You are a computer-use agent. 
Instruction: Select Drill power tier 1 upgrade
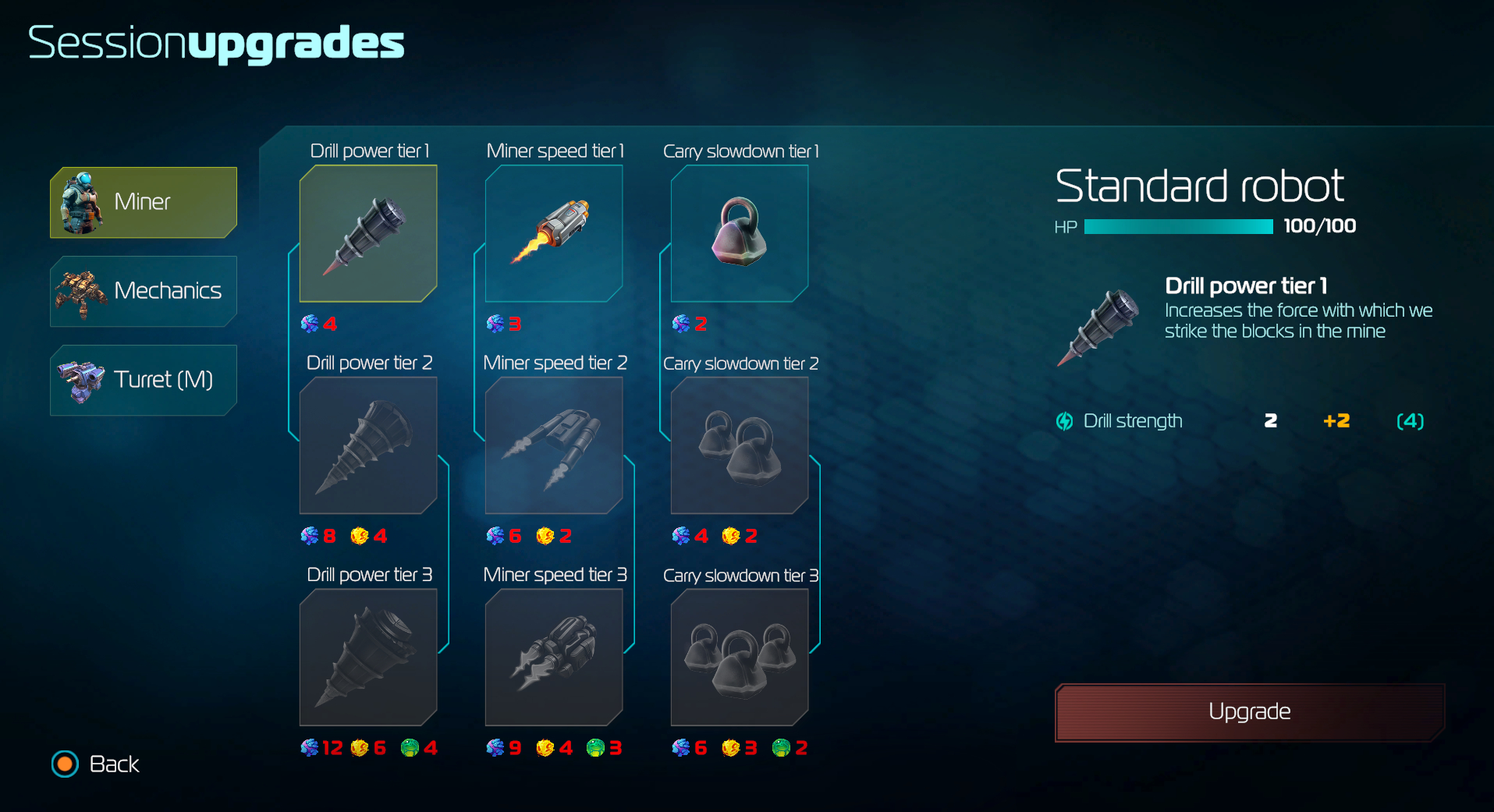(368, 233)
